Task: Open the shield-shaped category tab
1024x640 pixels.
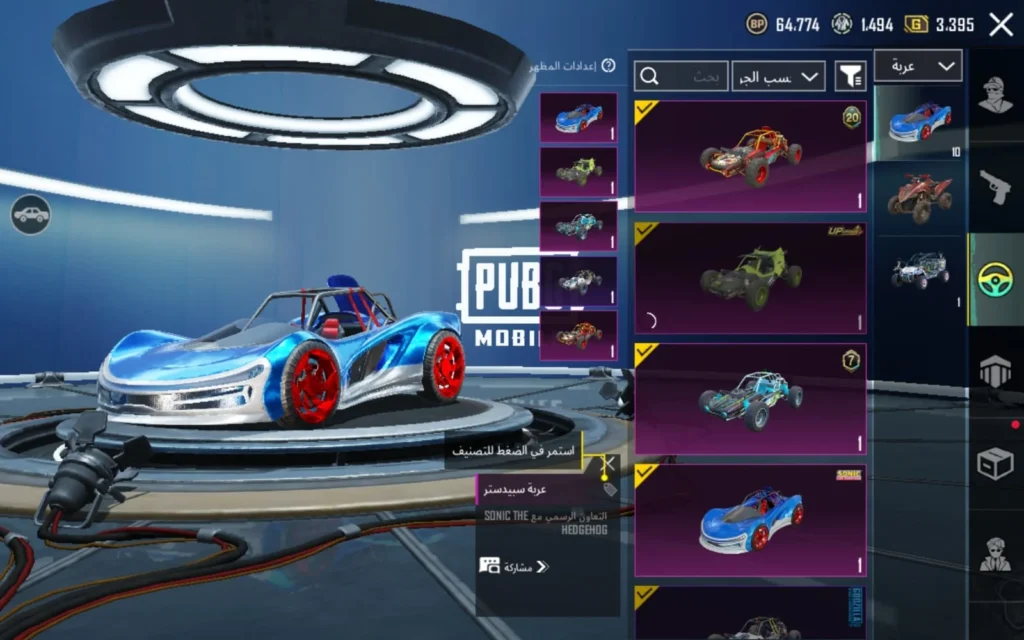Action: tap(995, 371)
